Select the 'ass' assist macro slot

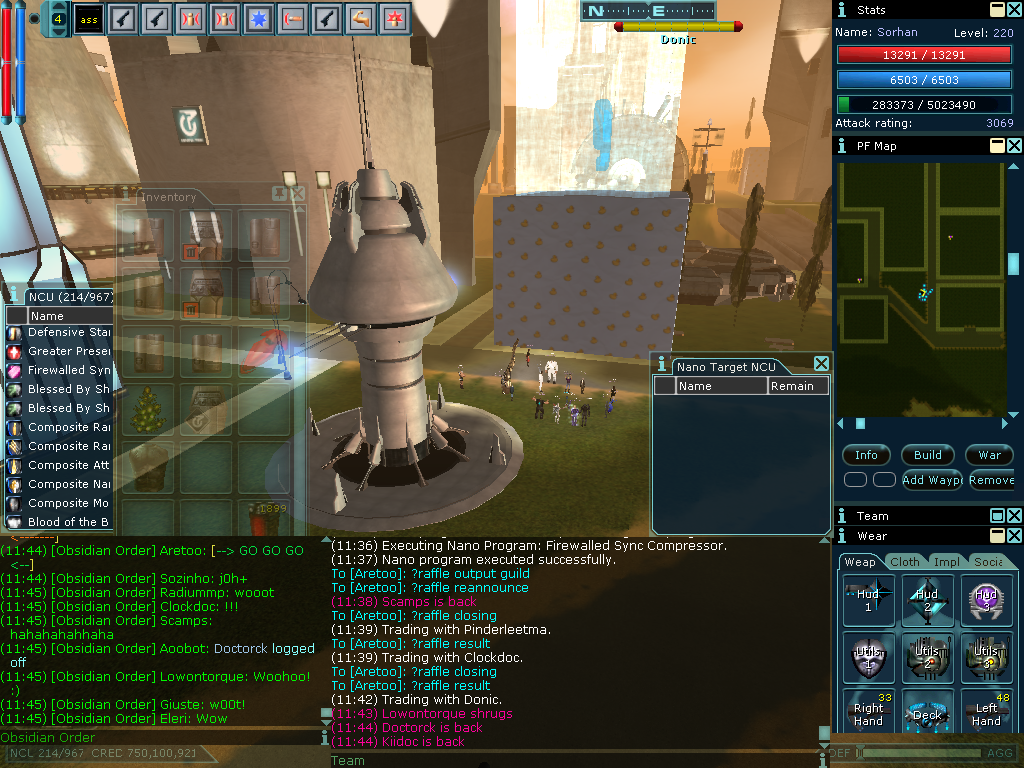point(88,18)
